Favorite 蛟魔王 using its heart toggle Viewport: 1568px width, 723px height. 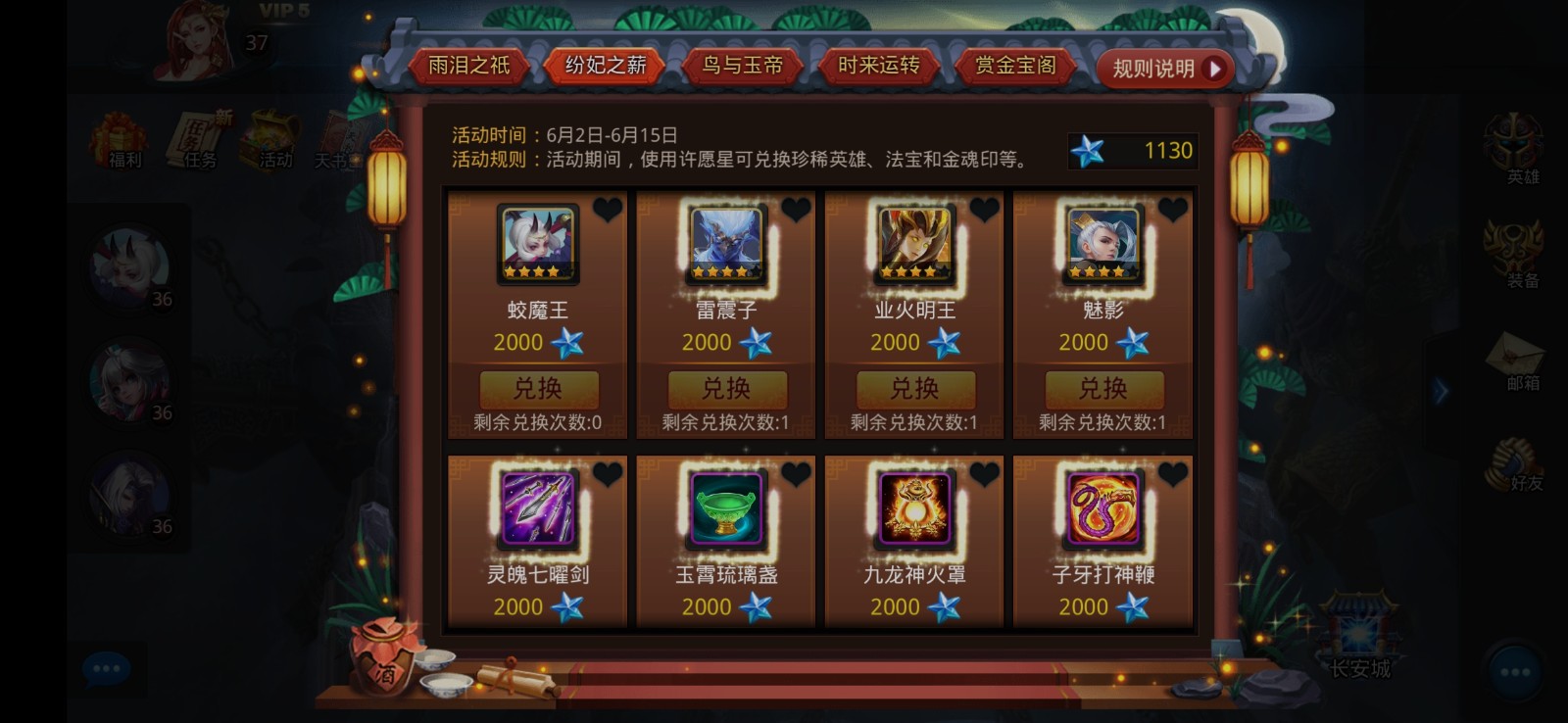pos(609,210)
